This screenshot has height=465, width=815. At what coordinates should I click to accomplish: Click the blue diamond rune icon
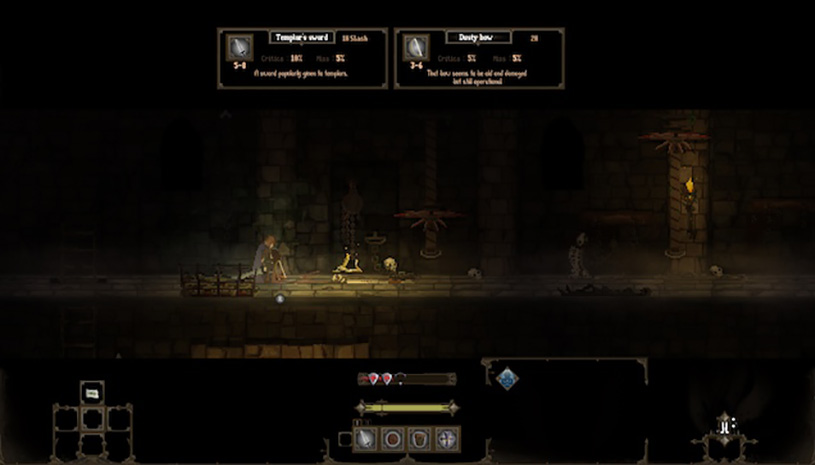pos(508,379)
